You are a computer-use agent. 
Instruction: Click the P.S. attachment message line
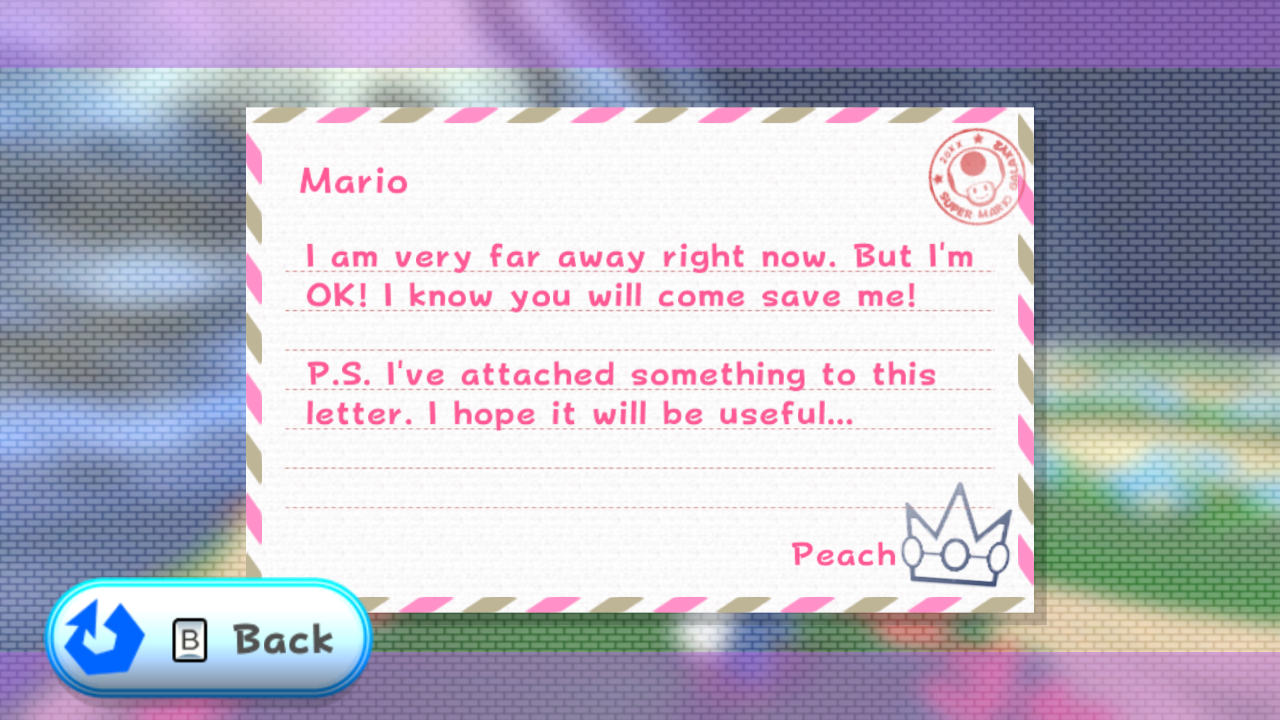[618, 374]
